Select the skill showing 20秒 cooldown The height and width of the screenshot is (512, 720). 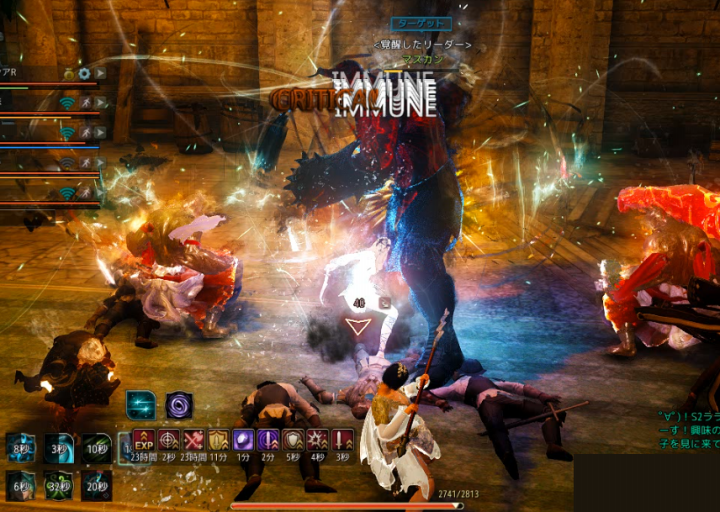coord(96,485)
